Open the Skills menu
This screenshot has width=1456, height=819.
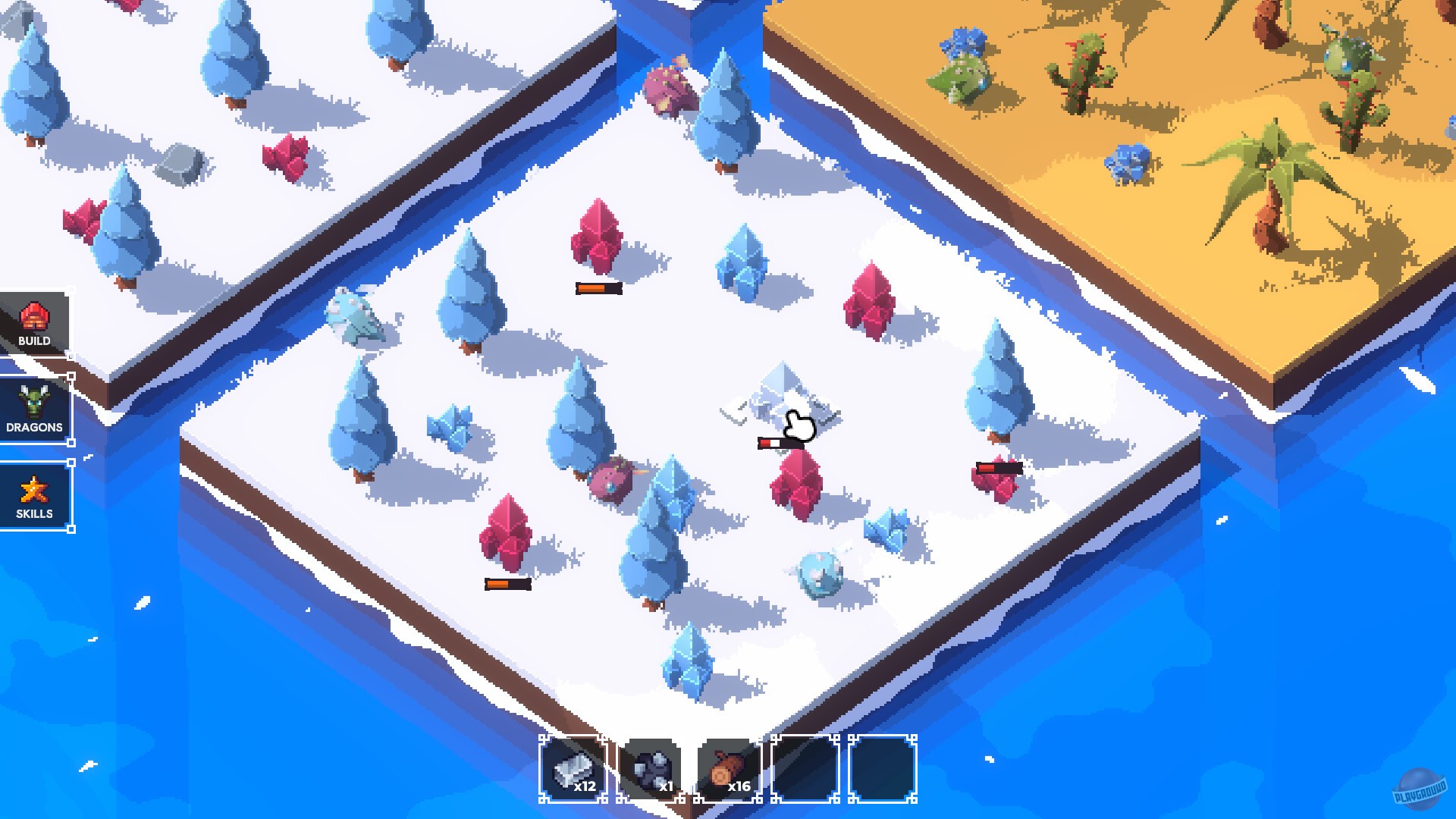[x=36, y=494]
